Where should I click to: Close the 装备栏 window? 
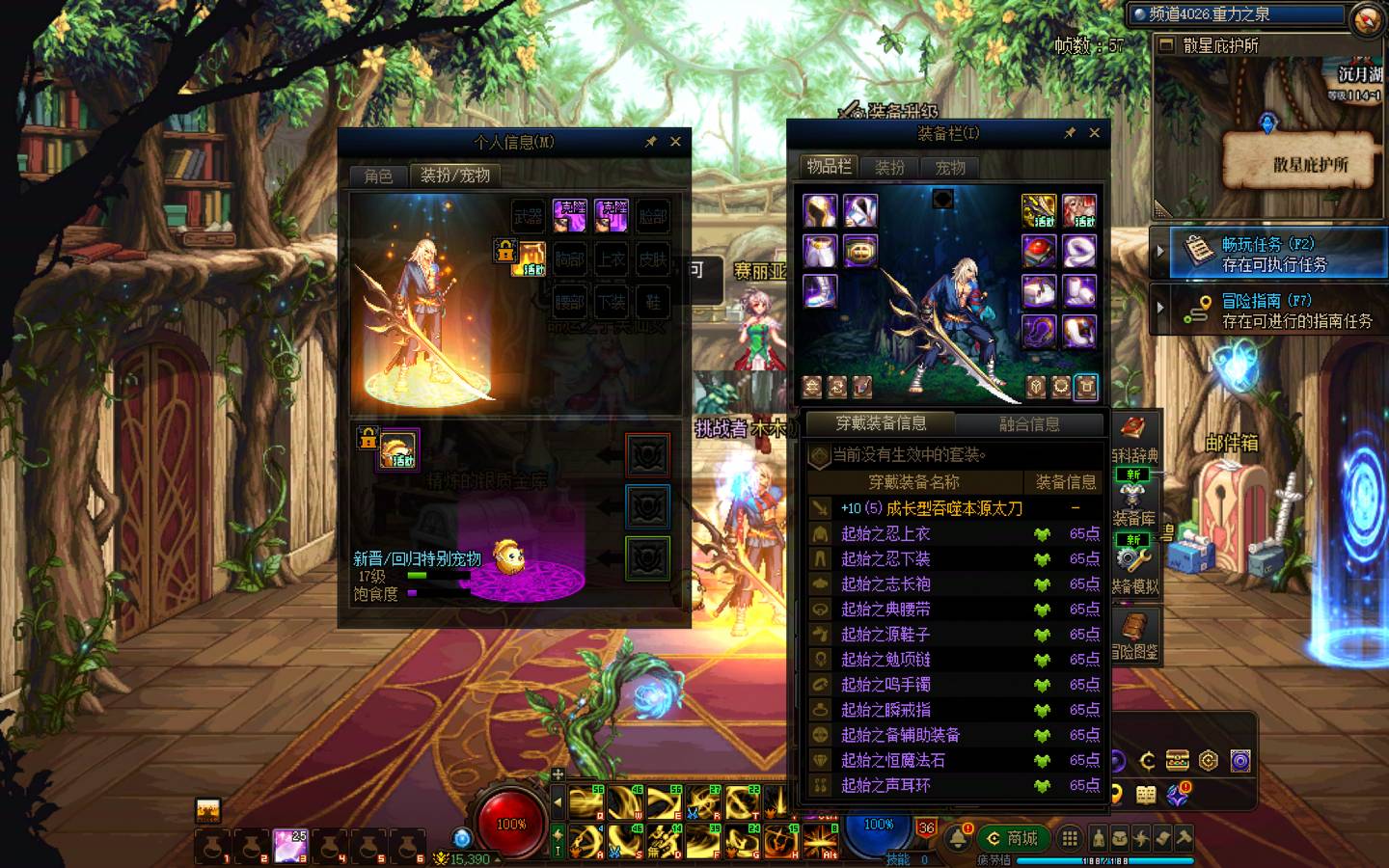tap(1094, 133)
